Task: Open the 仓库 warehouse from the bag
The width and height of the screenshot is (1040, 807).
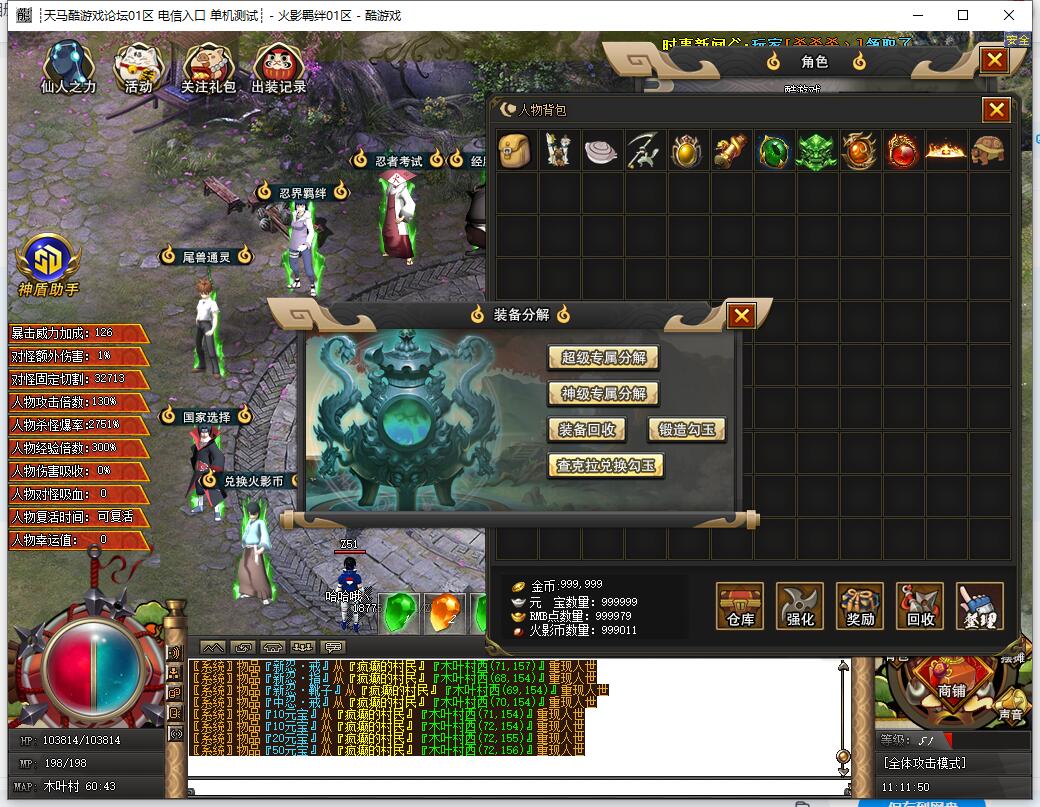Action: coord(740,606)
